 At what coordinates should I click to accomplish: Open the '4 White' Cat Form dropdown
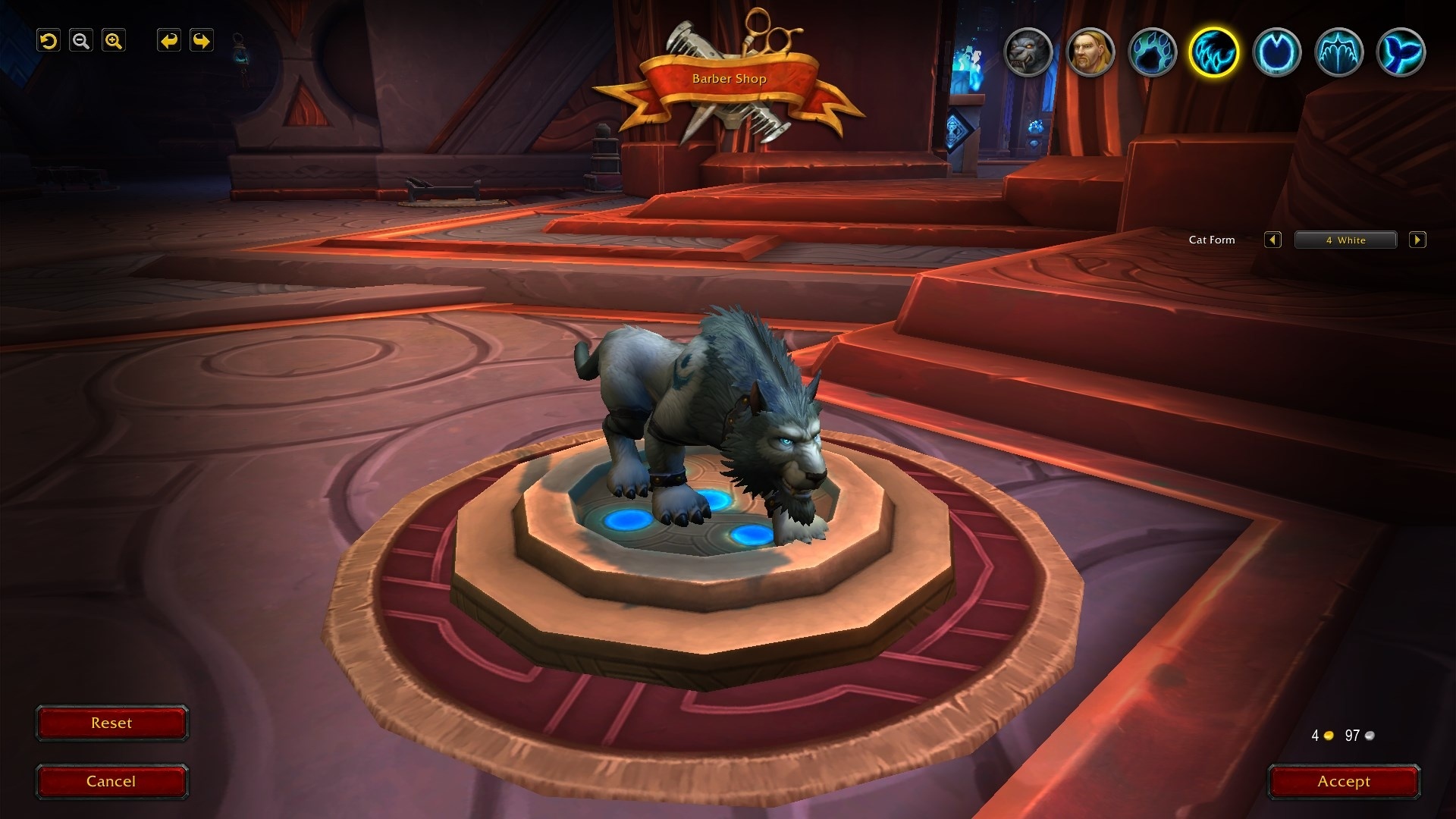1345,240
